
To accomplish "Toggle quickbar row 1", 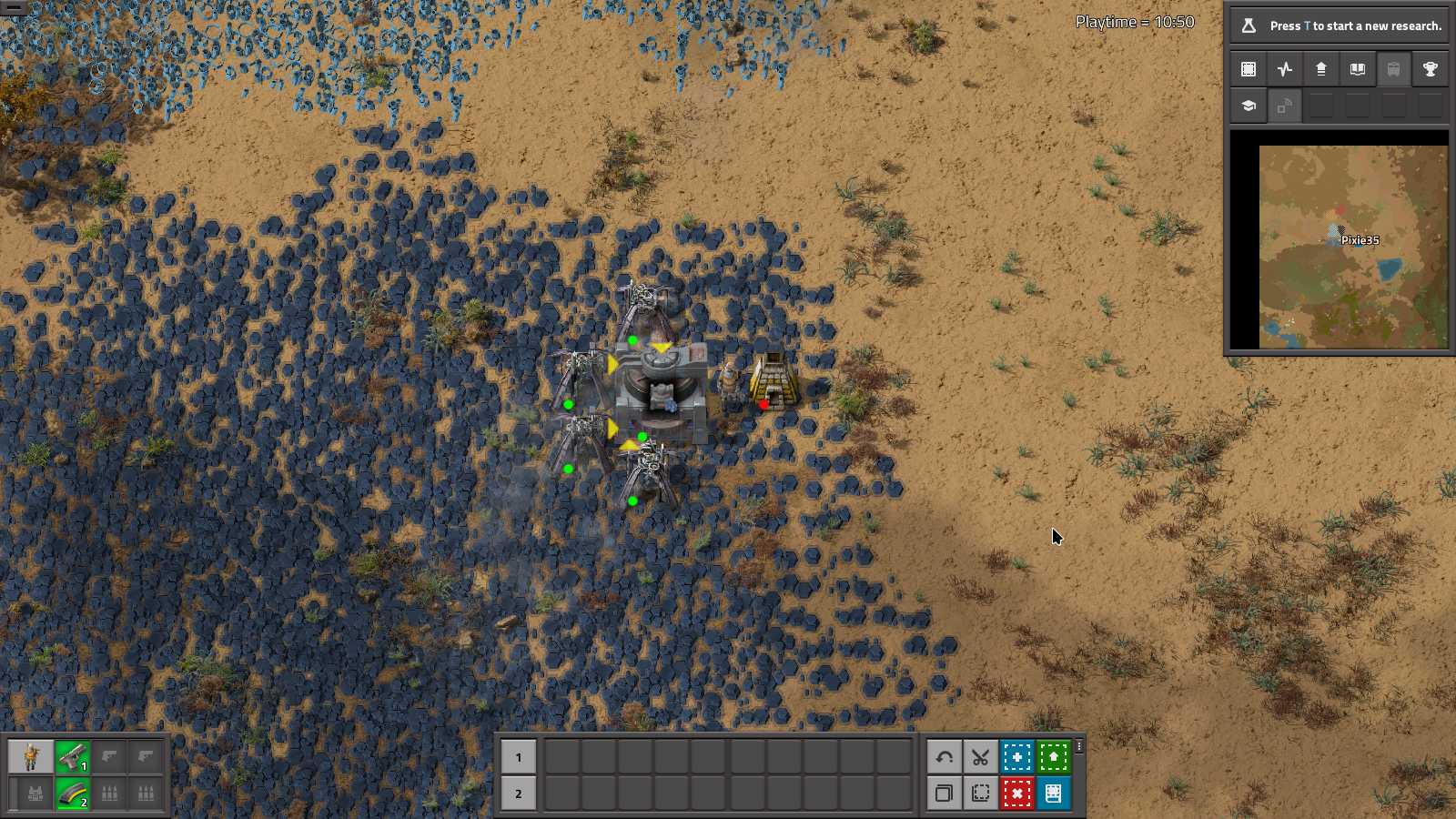I will (x=519, y=757).
